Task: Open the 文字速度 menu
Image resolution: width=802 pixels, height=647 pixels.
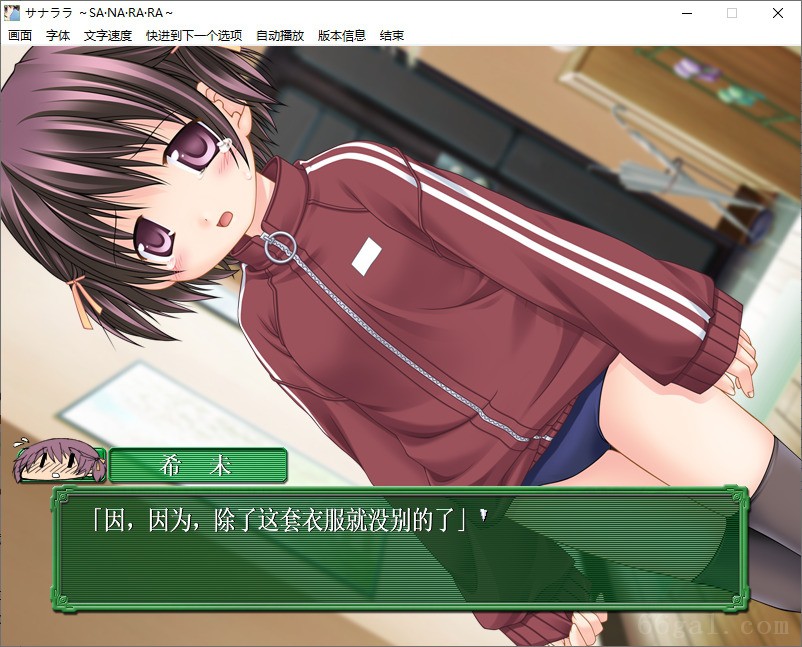Action: pyautogui.click(x=108, y=35)
